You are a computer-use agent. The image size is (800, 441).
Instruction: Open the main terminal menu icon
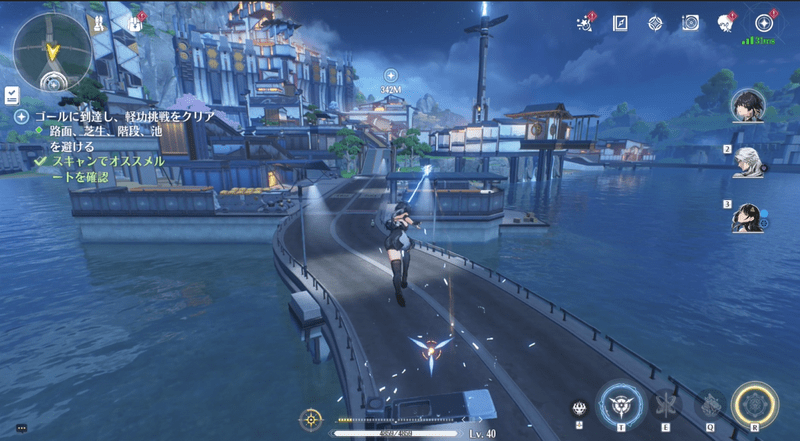click(x=764, y=22)
